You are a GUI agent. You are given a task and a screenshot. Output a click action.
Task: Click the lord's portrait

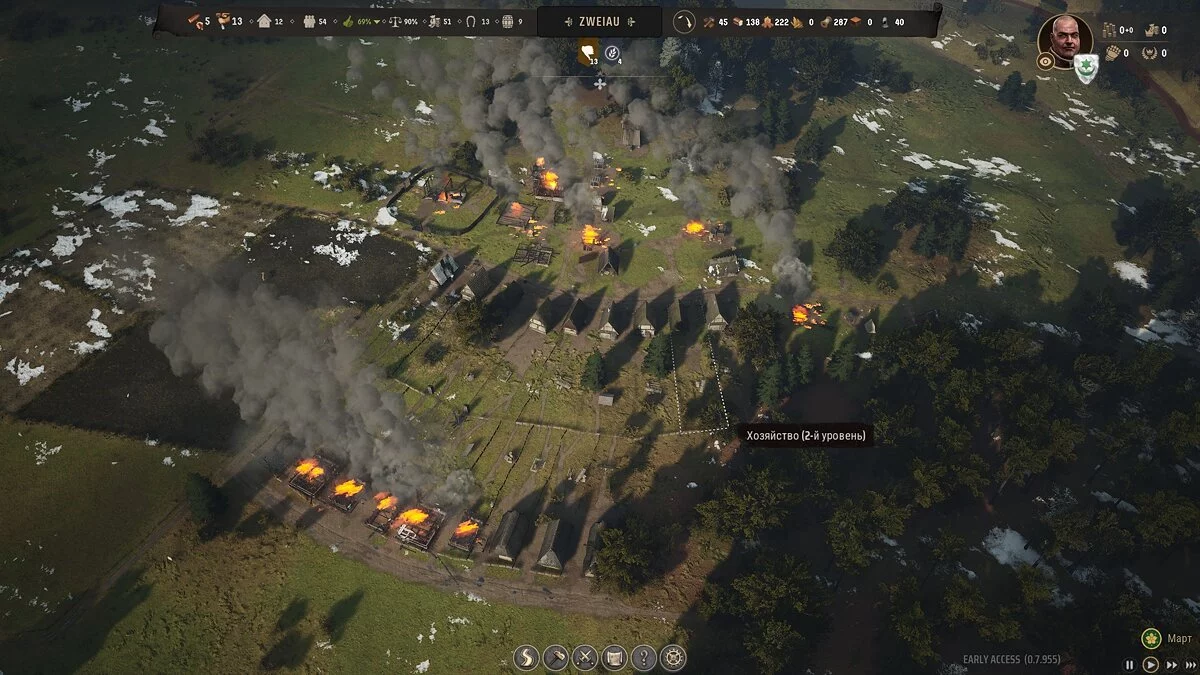pos(1064,37)
